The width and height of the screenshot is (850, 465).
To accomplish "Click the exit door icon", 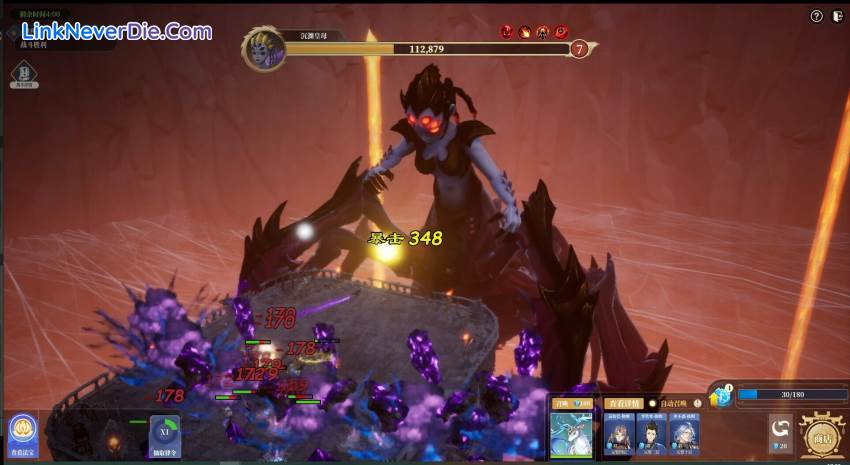I will tap(837, 17).
